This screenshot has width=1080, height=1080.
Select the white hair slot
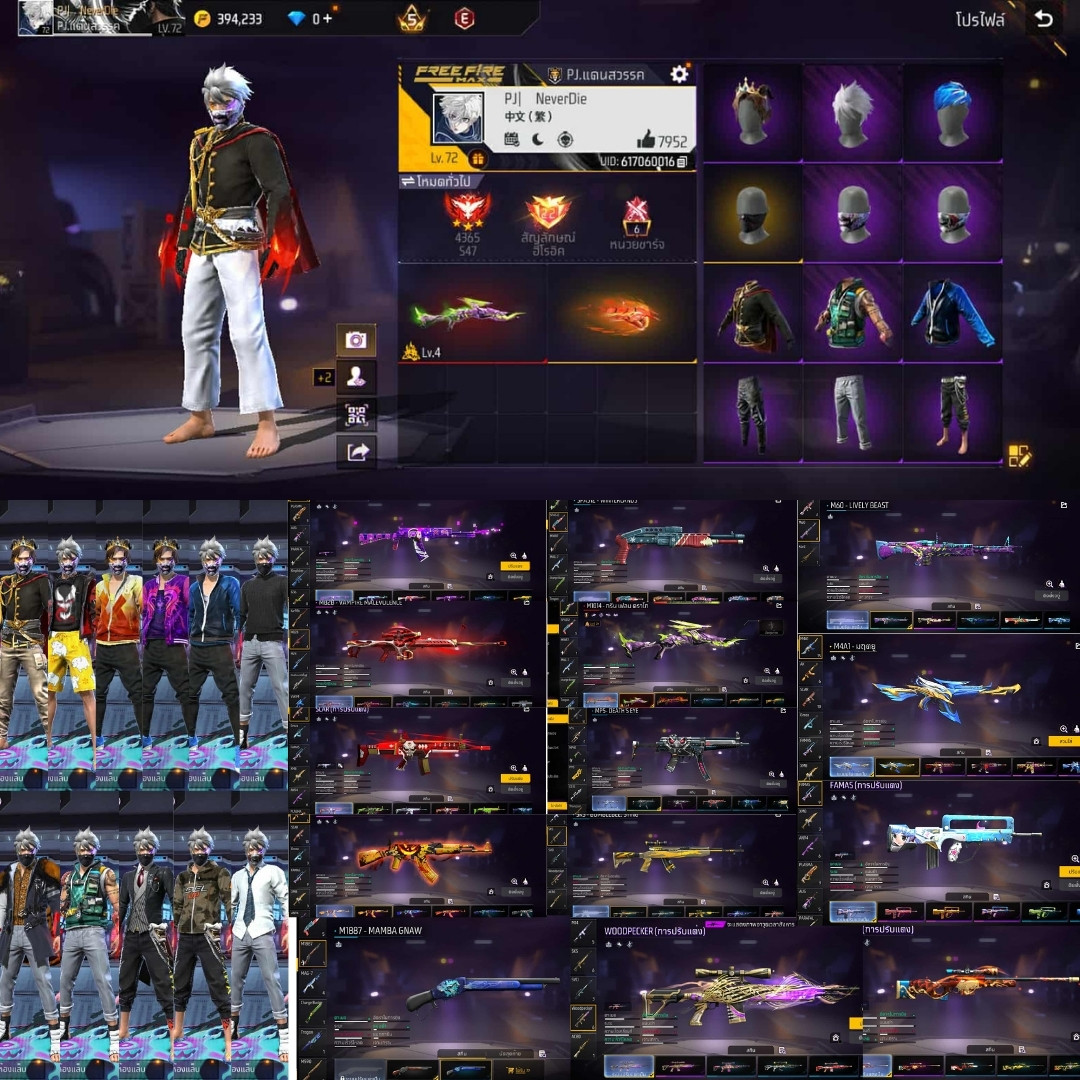(x=852, y=112)
